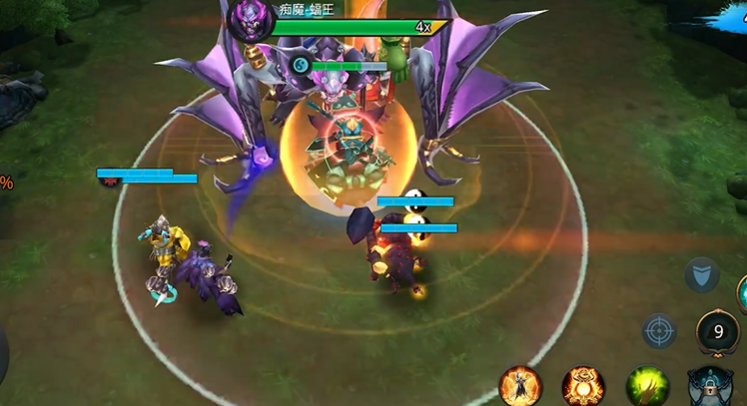Select the crosshair target-lock button
The height and width of the screenshot is (406, 747).
click(x=659, y=331)
